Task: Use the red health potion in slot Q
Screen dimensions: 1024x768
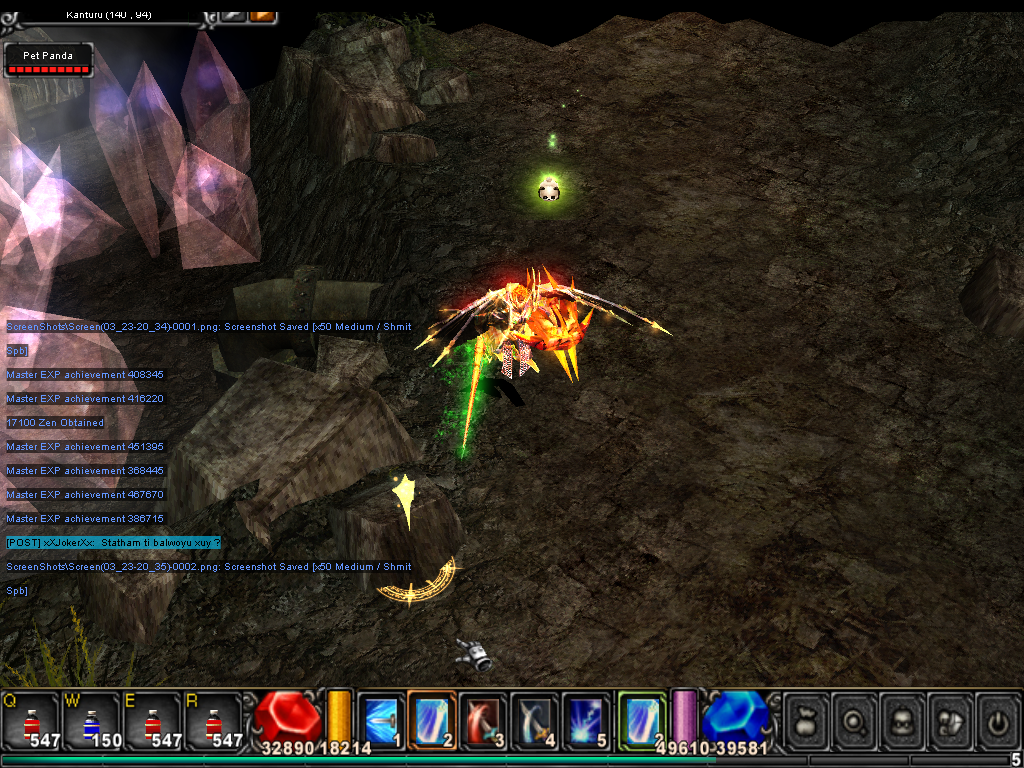Action: click(30, 720)
